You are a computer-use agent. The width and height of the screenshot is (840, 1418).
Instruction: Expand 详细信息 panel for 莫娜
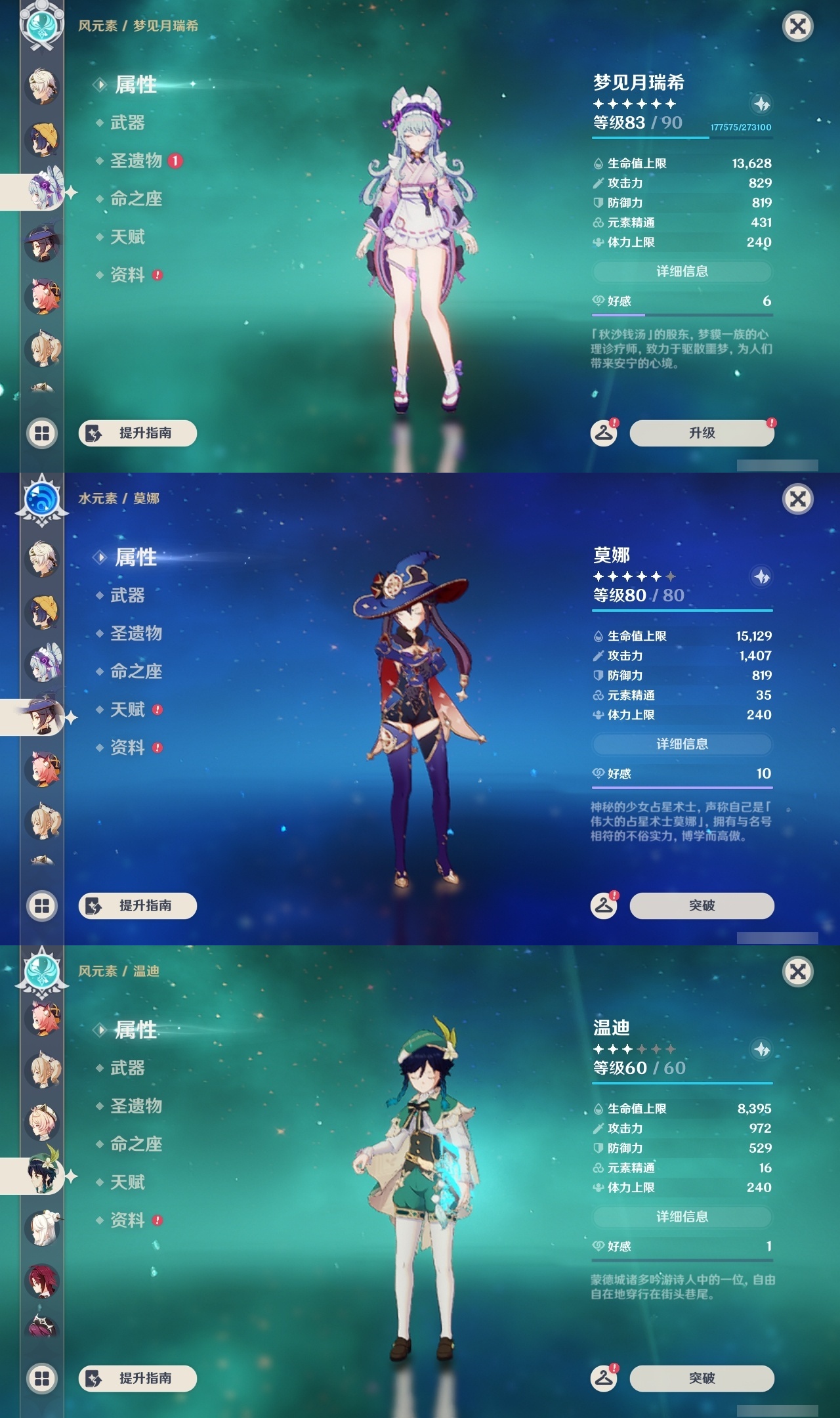point(682,744)
